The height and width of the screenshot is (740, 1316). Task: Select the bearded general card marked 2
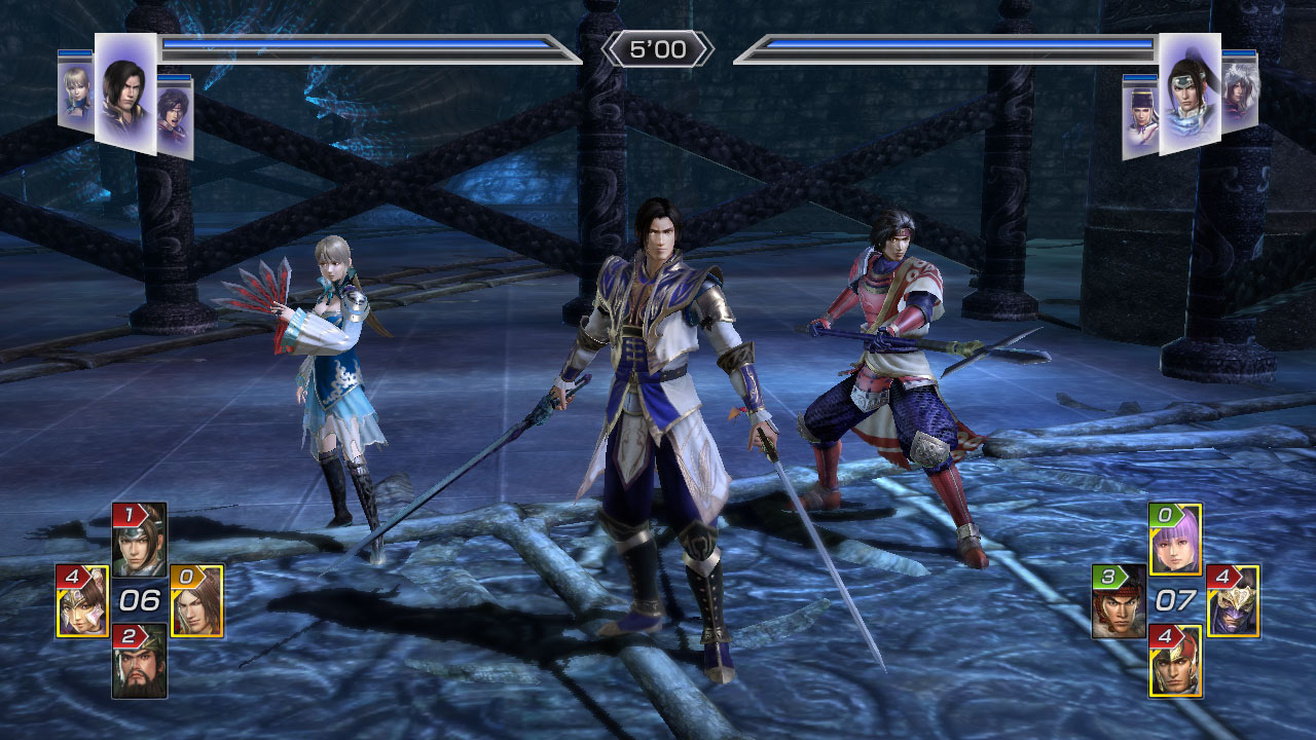[139, 660]
